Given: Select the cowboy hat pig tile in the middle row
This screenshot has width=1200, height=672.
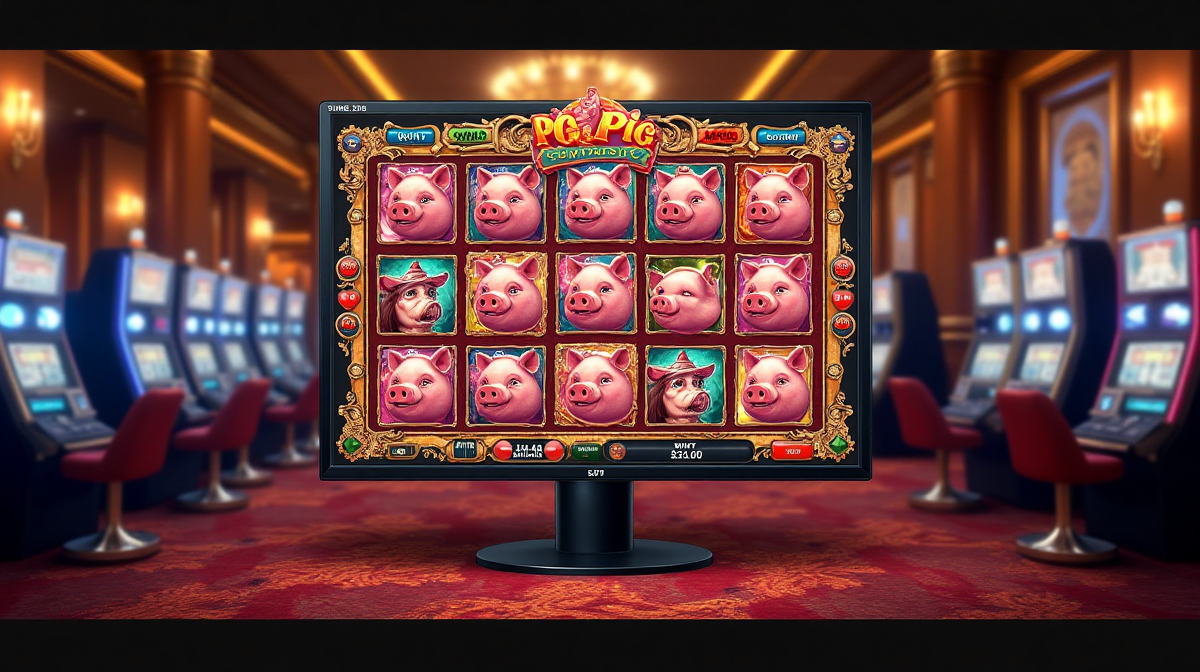Looking at the screenshot, I should (416, 293).
